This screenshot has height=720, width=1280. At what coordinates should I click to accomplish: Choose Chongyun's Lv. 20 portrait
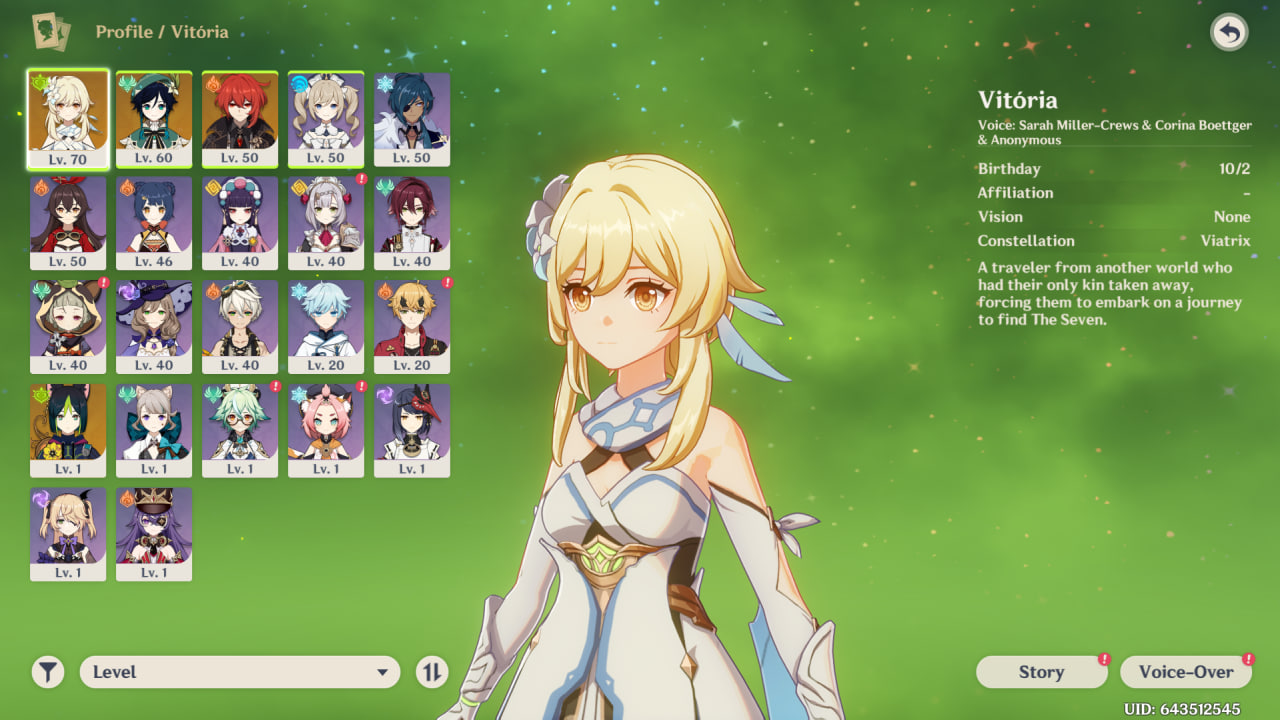coord(326,326)
